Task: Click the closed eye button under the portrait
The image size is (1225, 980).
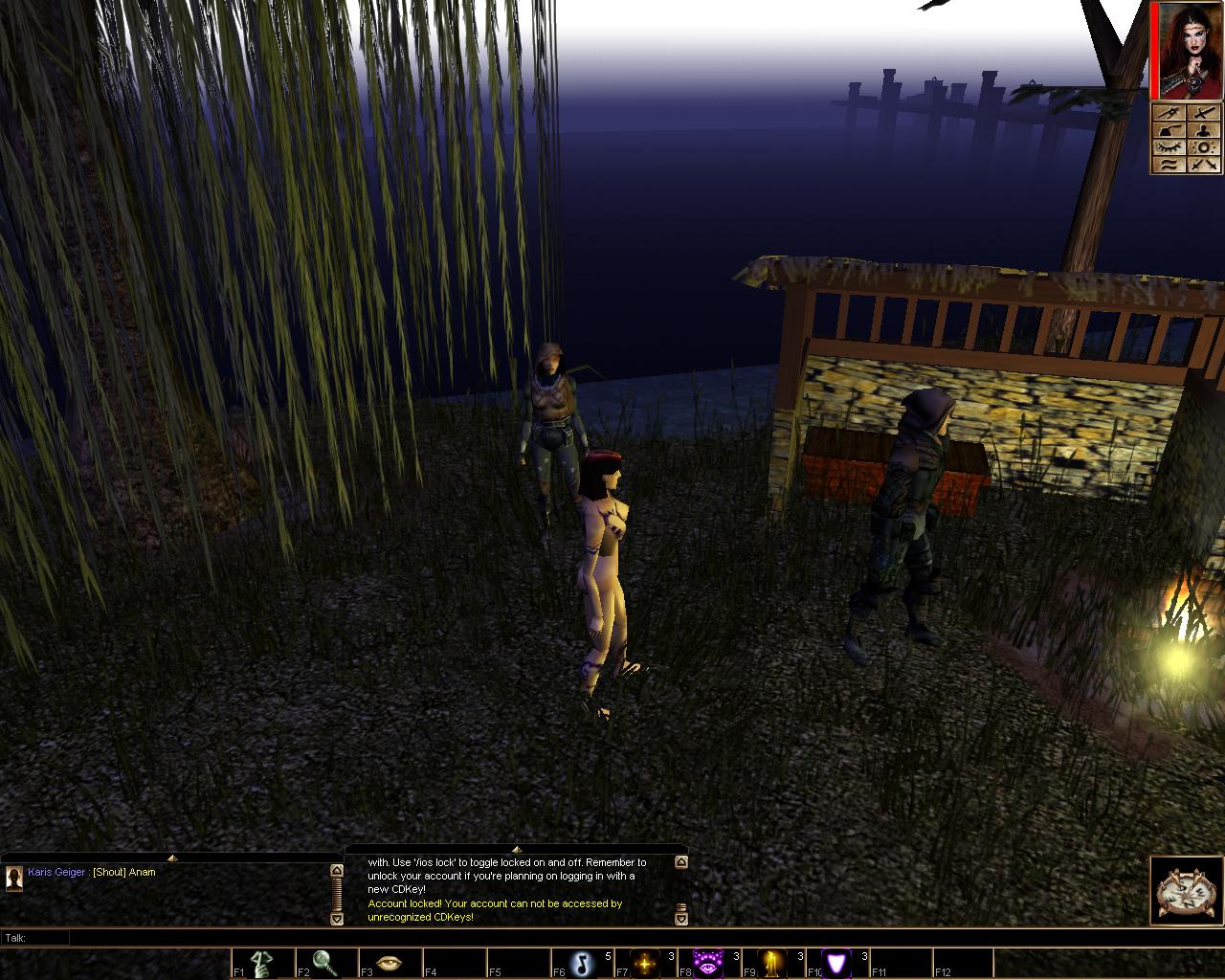Action: (x=1169, y=147)
